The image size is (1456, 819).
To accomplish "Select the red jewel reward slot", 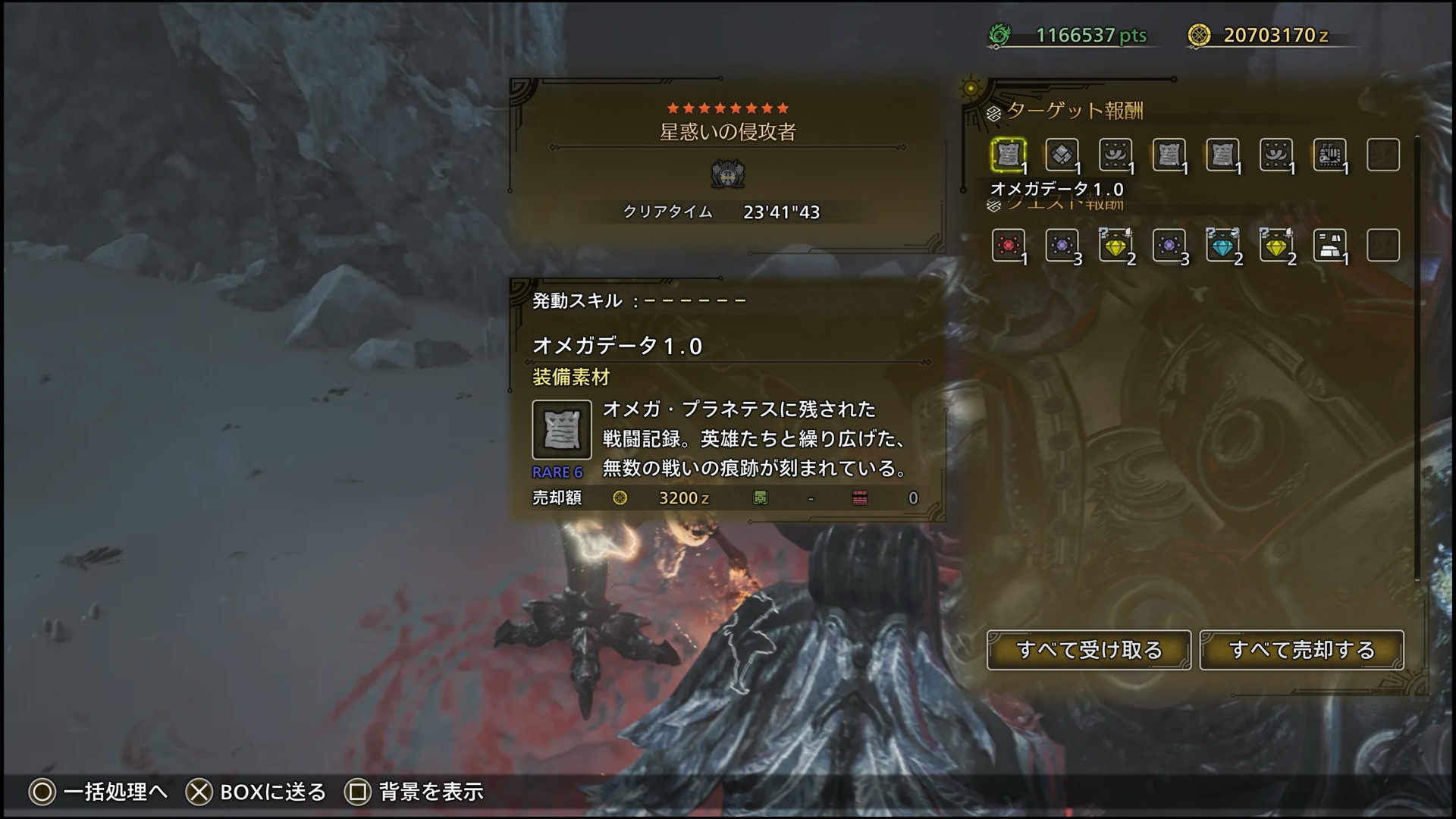I will pyautogui.click(x=1008, y=245).
